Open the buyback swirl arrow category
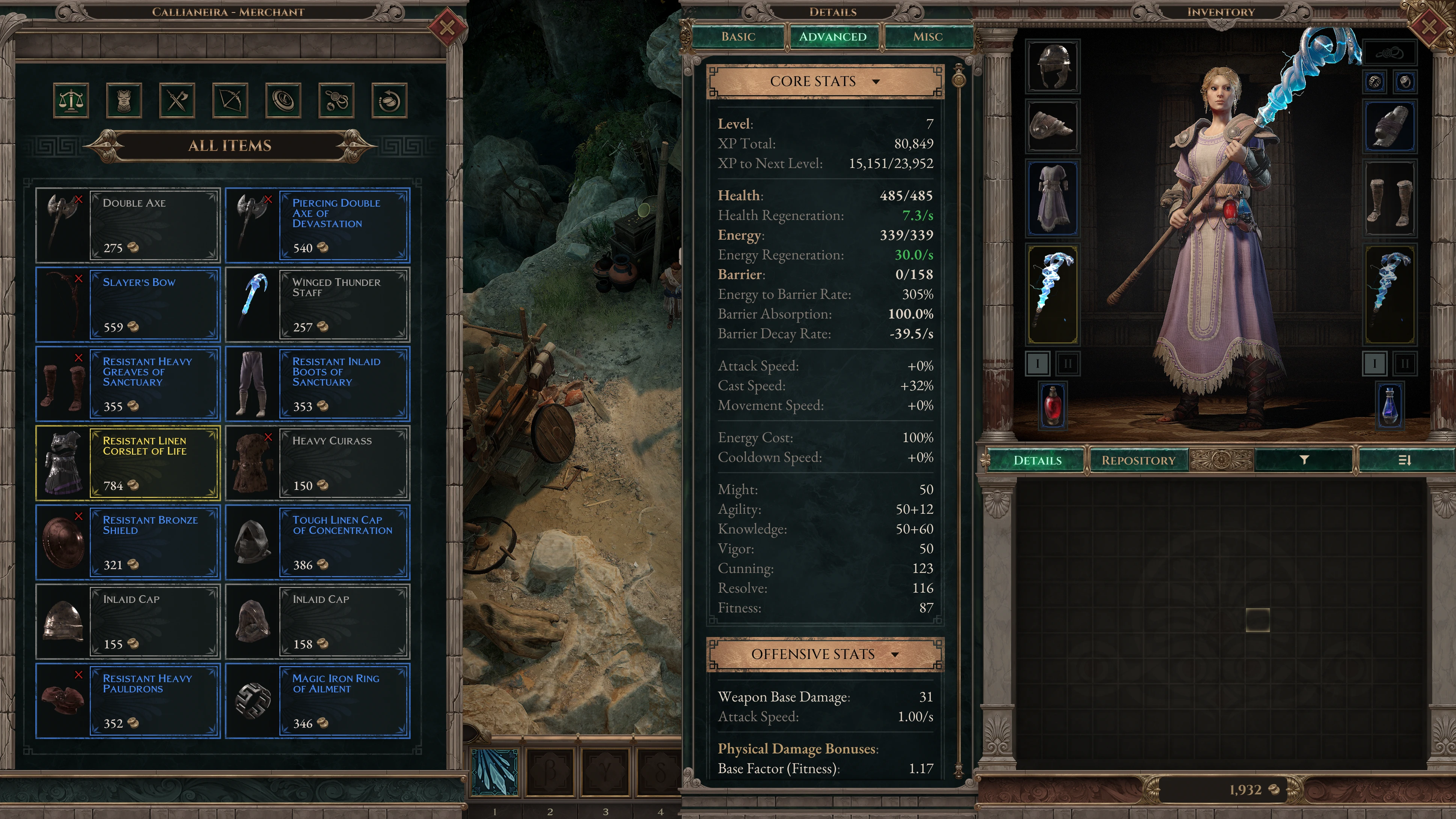Viewport: 1456px width, 819px height. click(x=389, y=101)
